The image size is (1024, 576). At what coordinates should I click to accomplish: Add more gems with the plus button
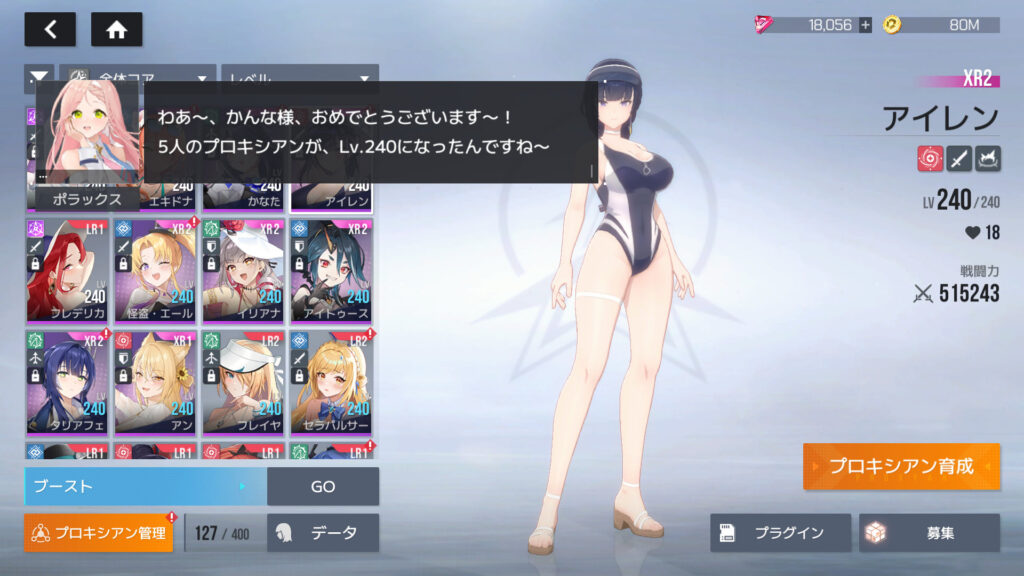[x=865, y=25]
